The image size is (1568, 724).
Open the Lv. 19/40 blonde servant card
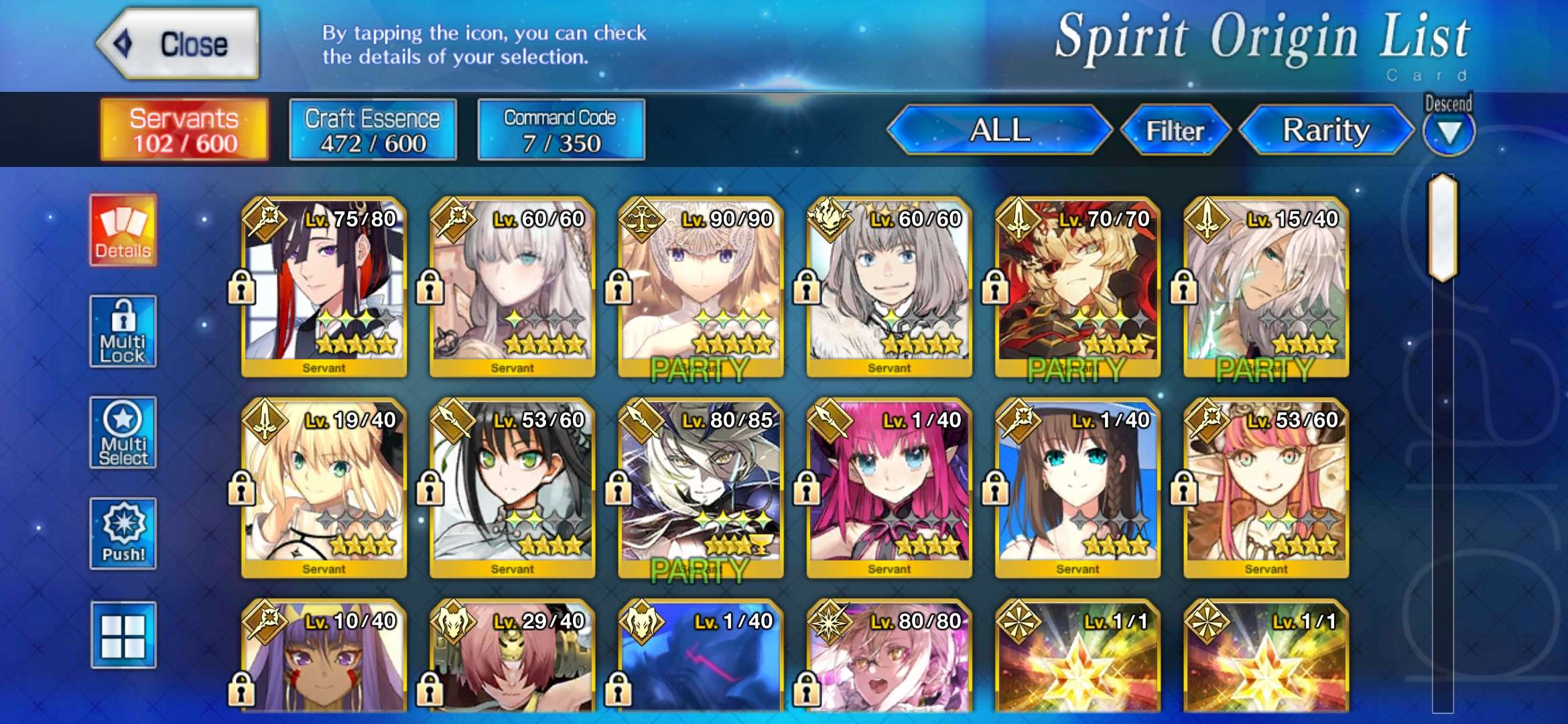324,488
